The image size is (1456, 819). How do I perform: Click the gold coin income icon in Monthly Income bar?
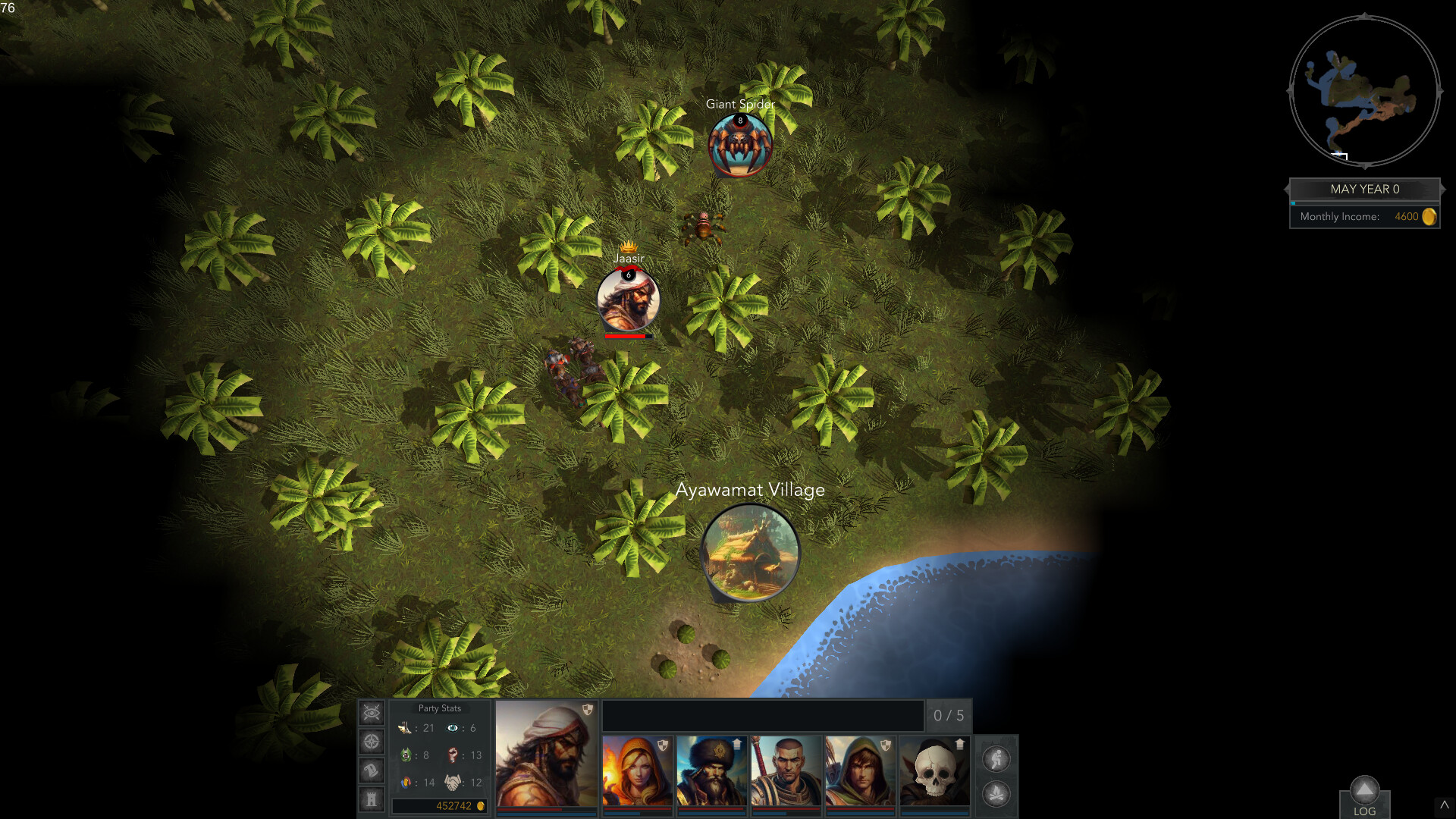tap(1430, 216)
